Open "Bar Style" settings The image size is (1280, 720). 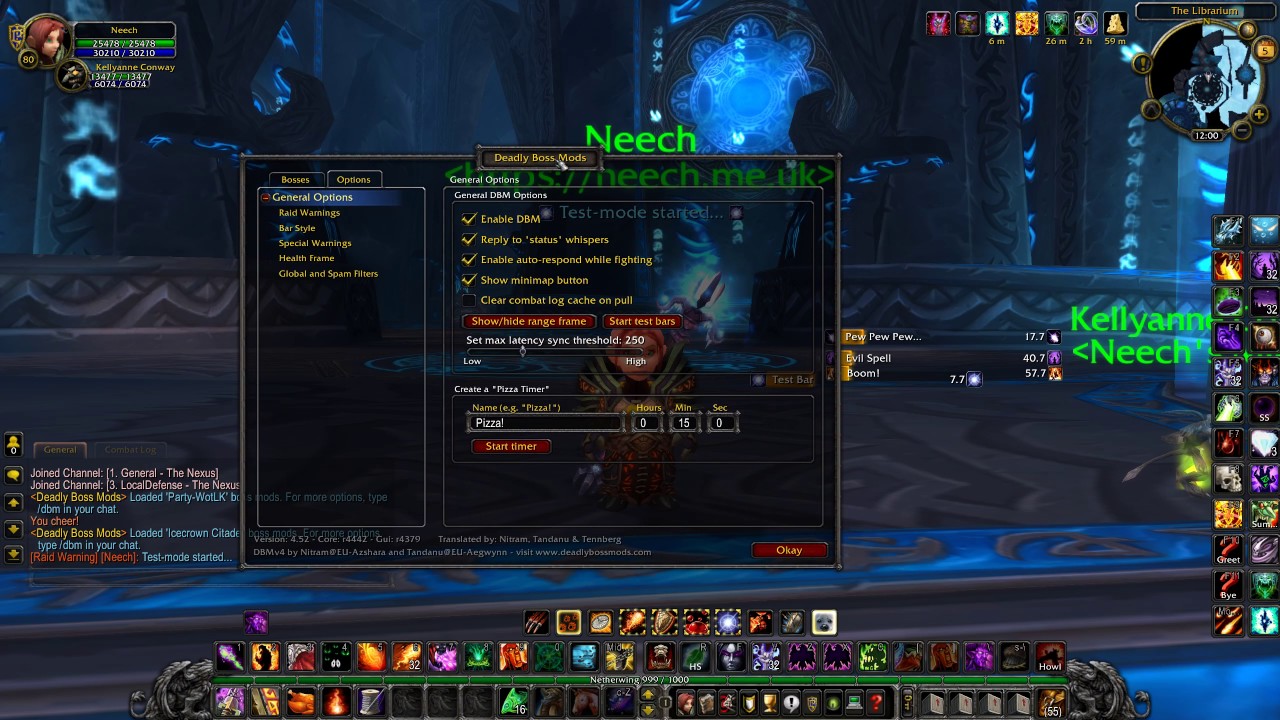coord(296,227)
